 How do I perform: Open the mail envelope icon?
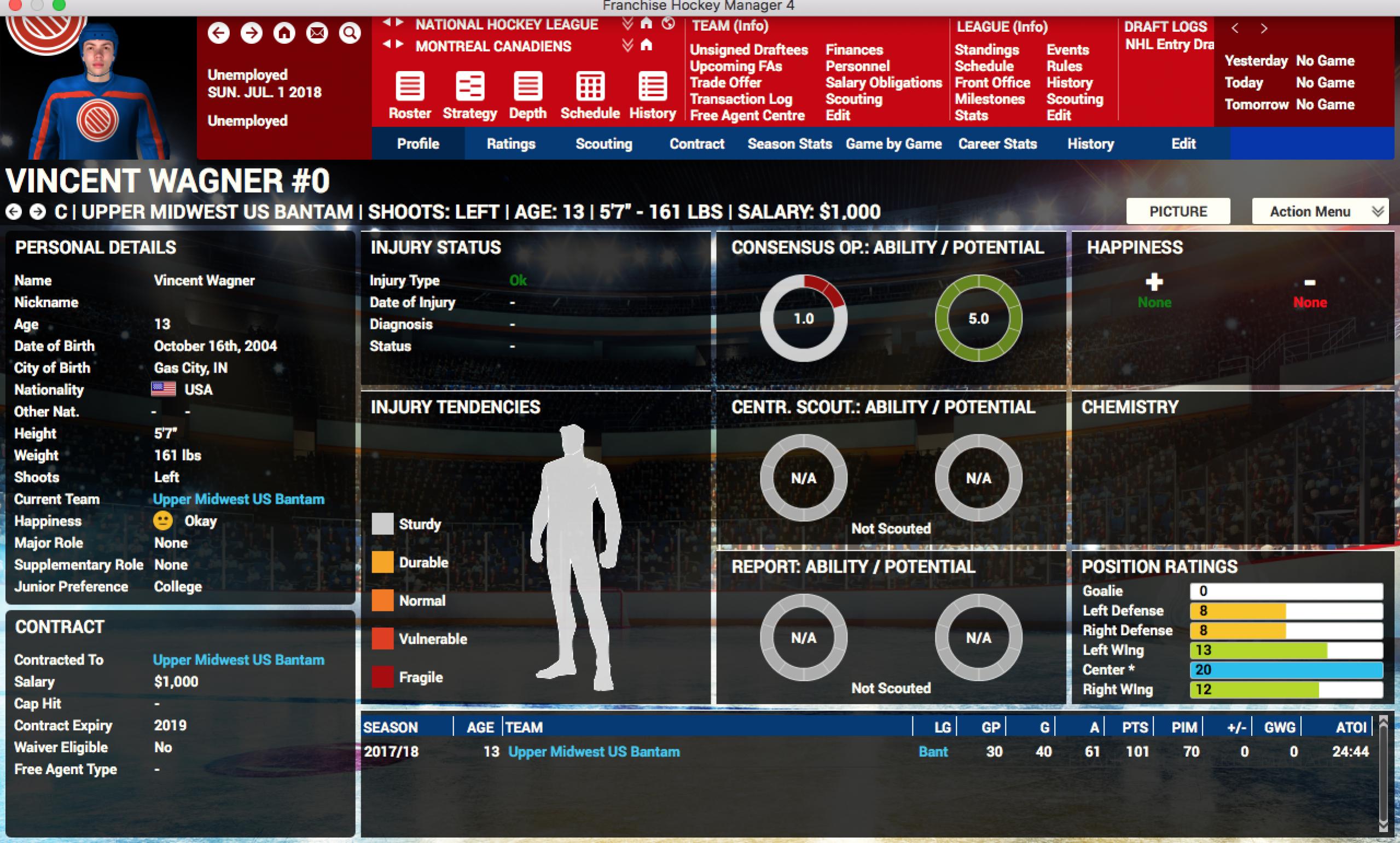pyautogui.click(x=317, y=33)
